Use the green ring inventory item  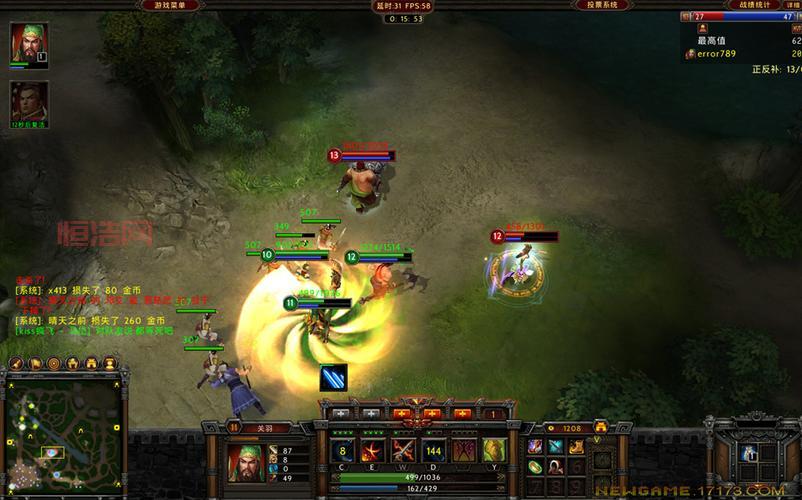535,467
